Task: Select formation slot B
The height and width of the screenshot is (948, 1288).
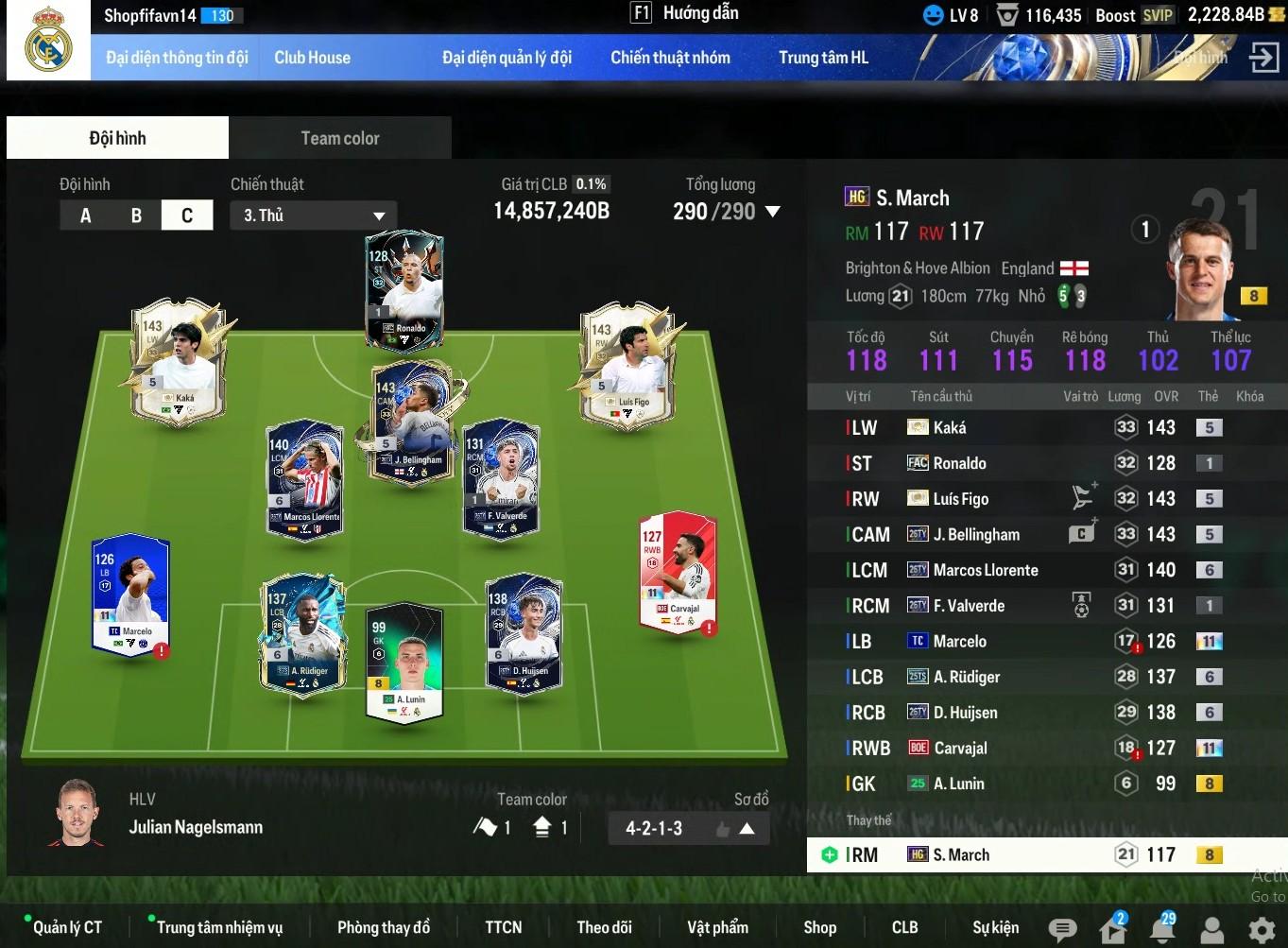Action: pyautogui.click(x=136, y=215)
